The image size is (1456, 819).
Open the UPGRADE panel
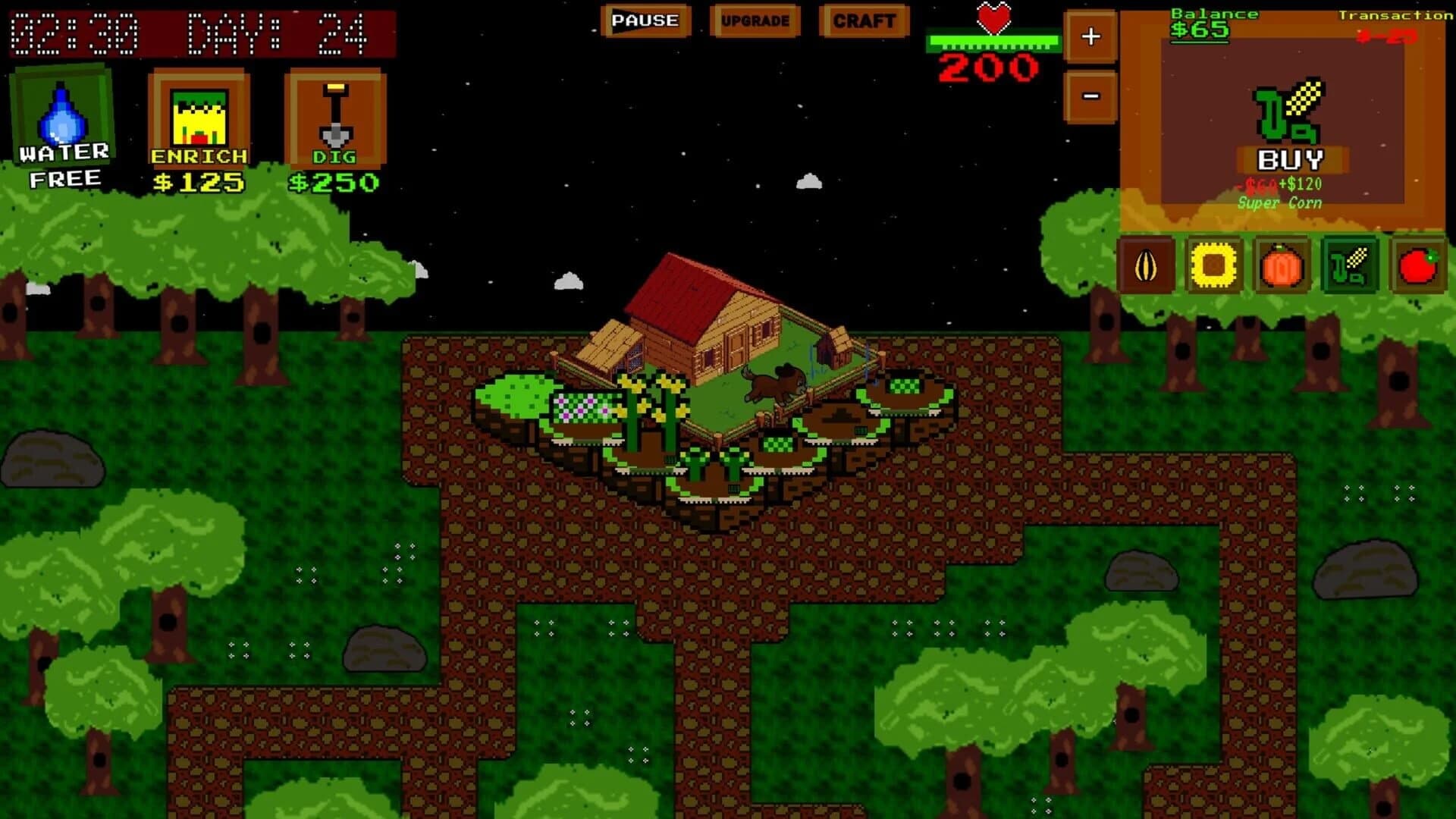[x=757, y=21]
